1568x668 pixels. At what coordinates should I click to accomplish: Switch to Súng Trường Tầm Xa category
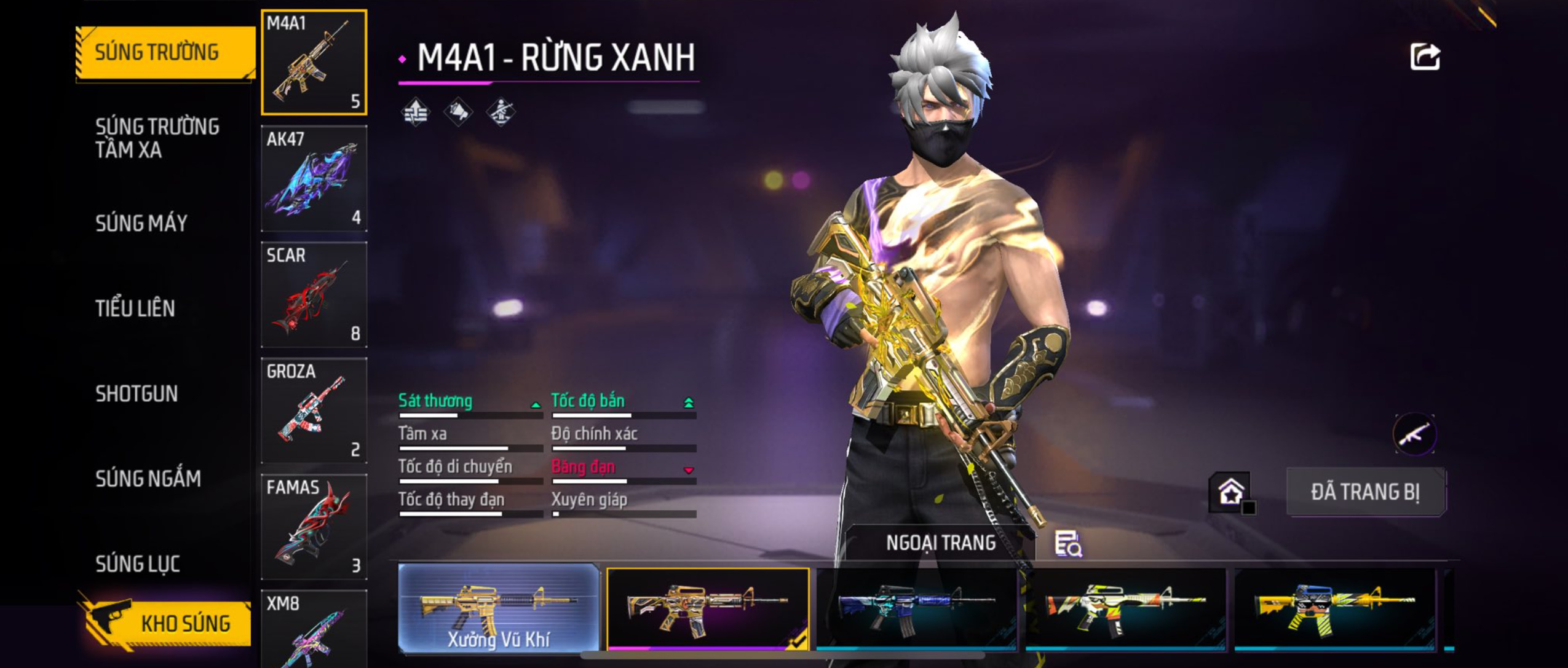157,138
